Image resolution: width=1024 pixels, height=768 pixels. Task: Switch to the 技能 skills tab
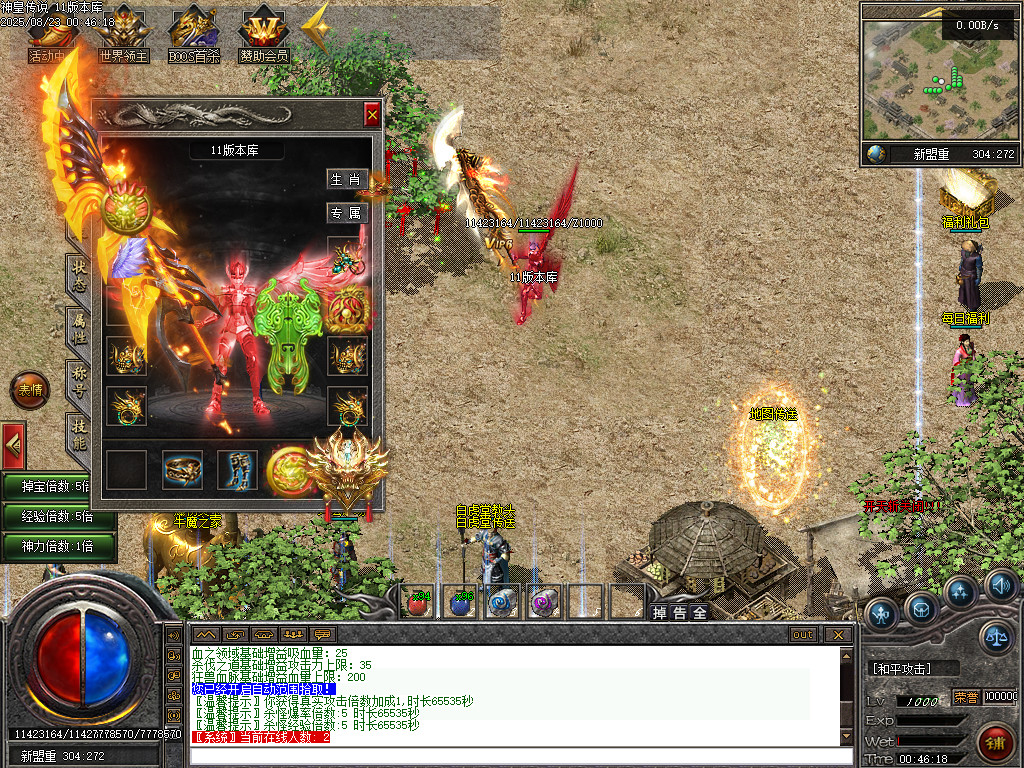point(79,430)
